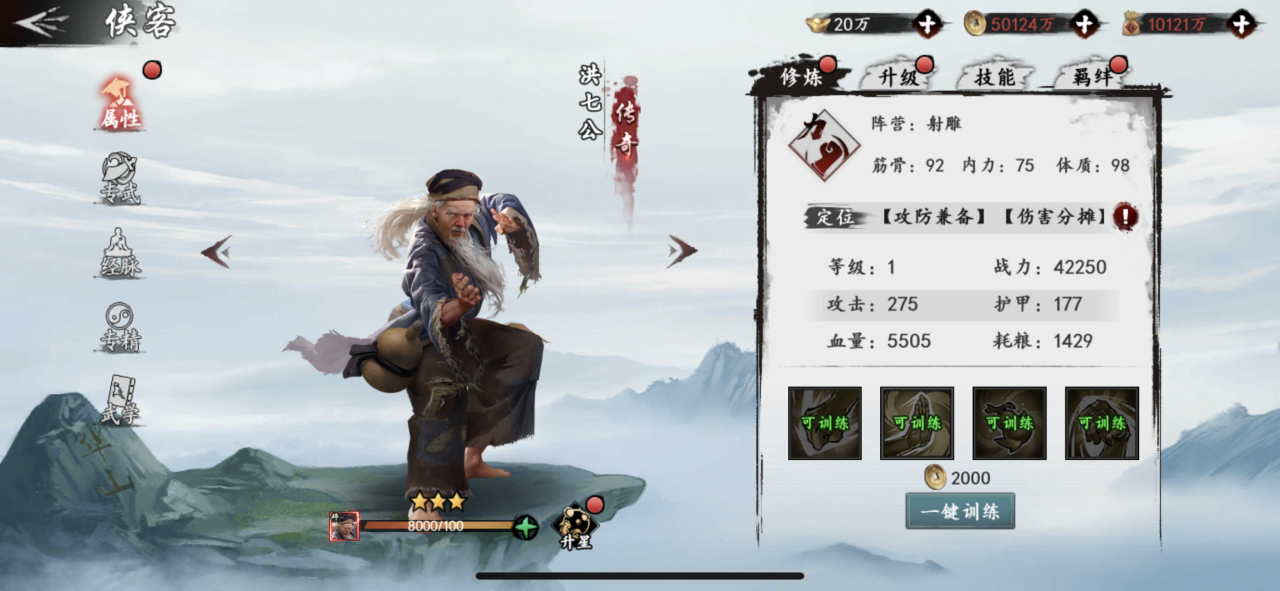Select the hero portrait by the fragment bar
Viewport: 1280px width, 591px height.
point(344,526)
